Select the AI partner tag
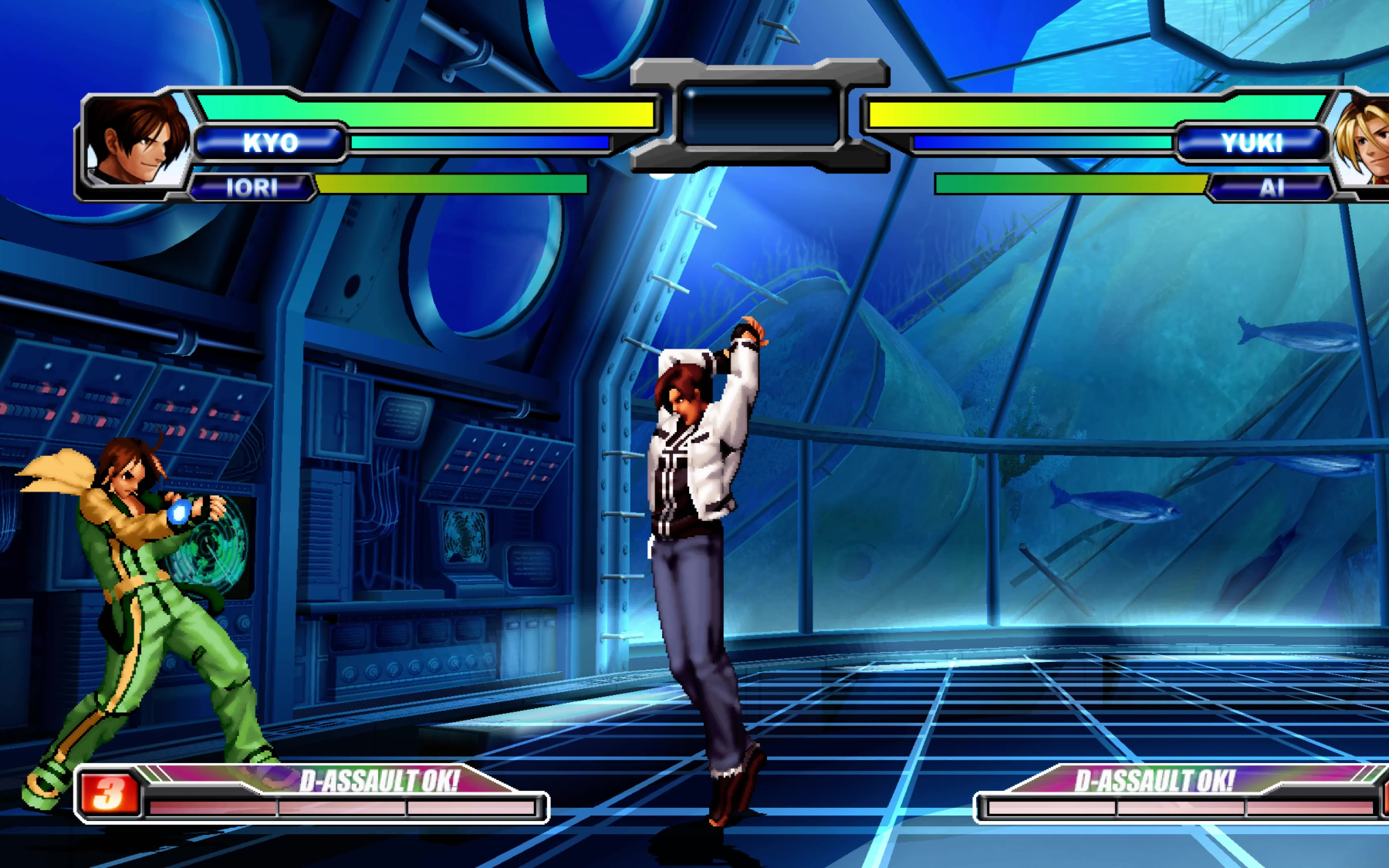Screen dimensions: 1389x868 [1272, 187]
